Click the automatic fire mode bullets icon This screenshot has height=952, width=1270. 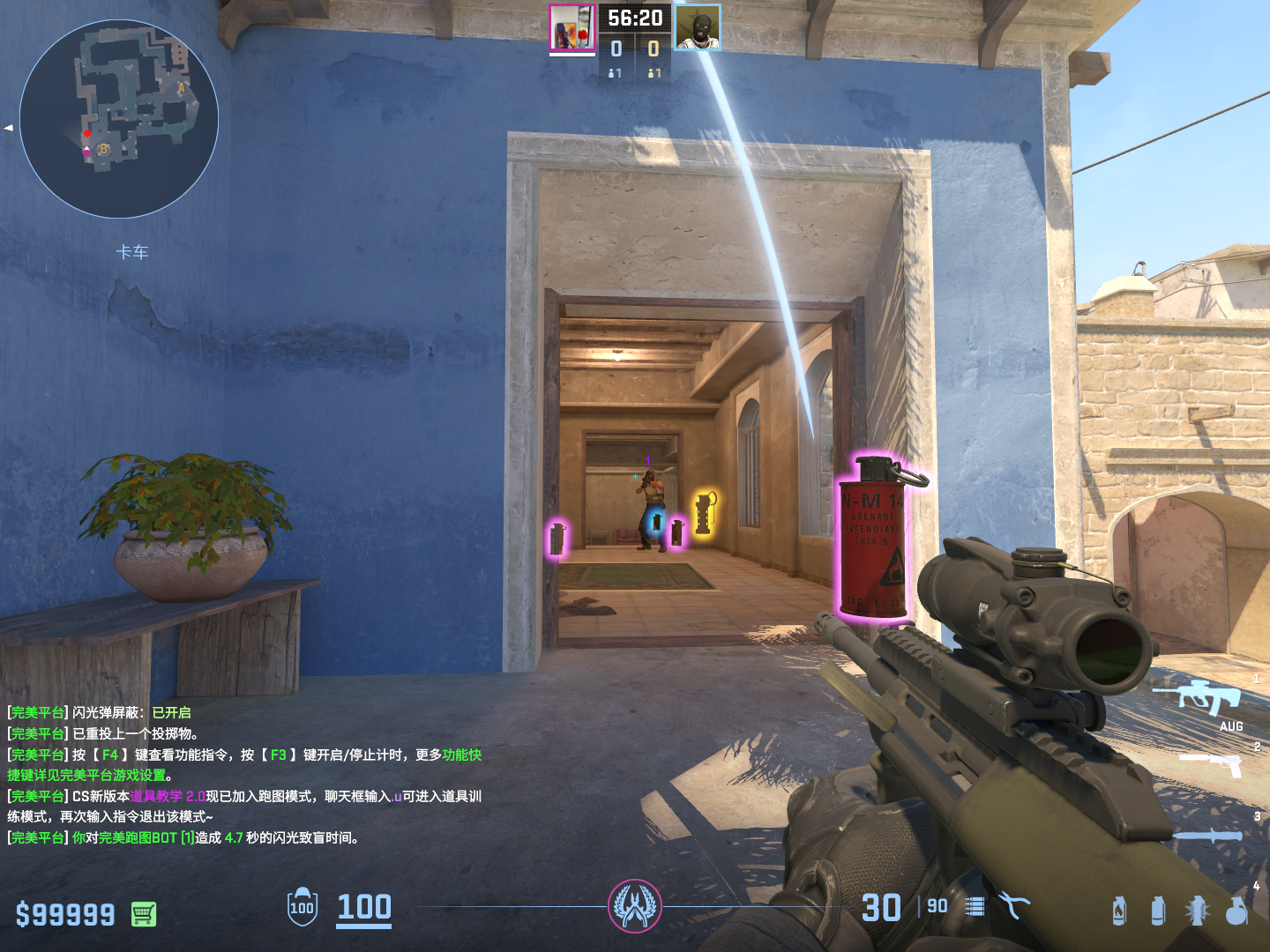[975, 906]
